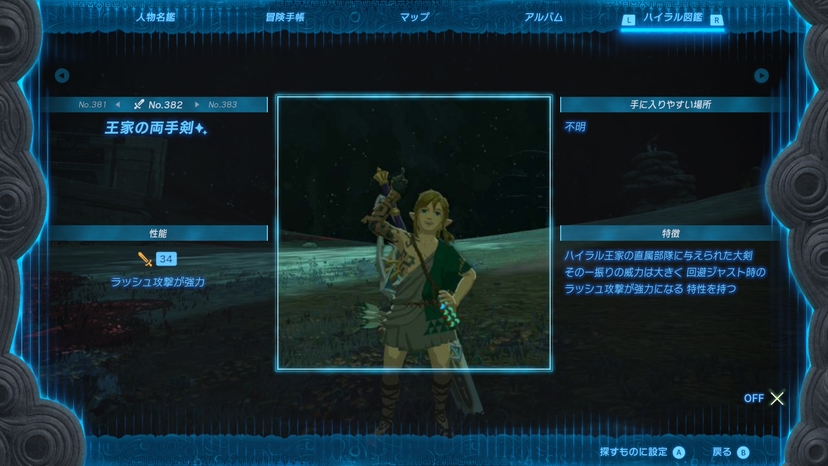
Task: View the 王家の両手剣 picture
Action: [x=414, y=233]
